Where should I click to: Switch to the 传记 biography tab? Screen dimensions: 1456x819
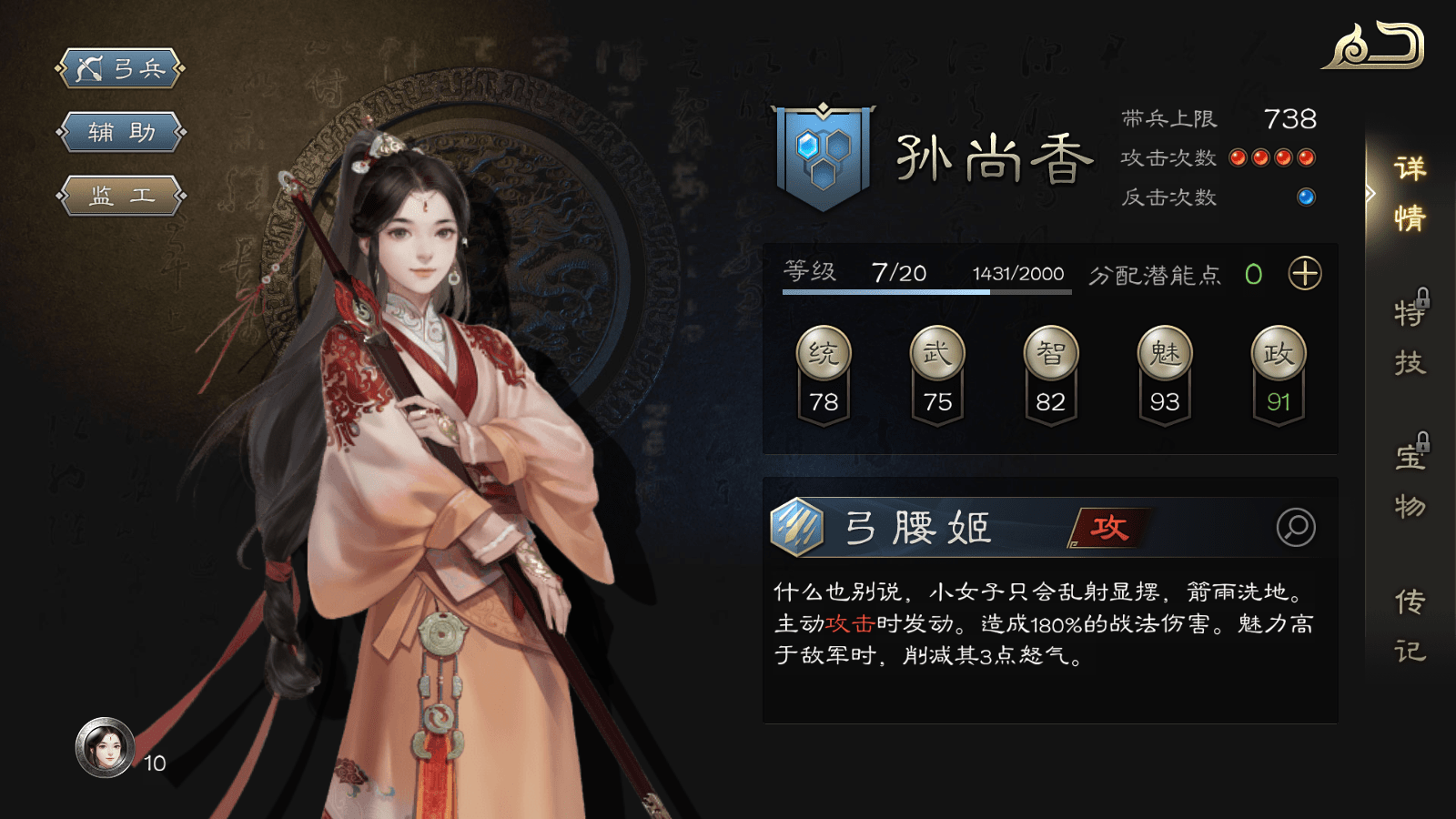(1410, 626)
